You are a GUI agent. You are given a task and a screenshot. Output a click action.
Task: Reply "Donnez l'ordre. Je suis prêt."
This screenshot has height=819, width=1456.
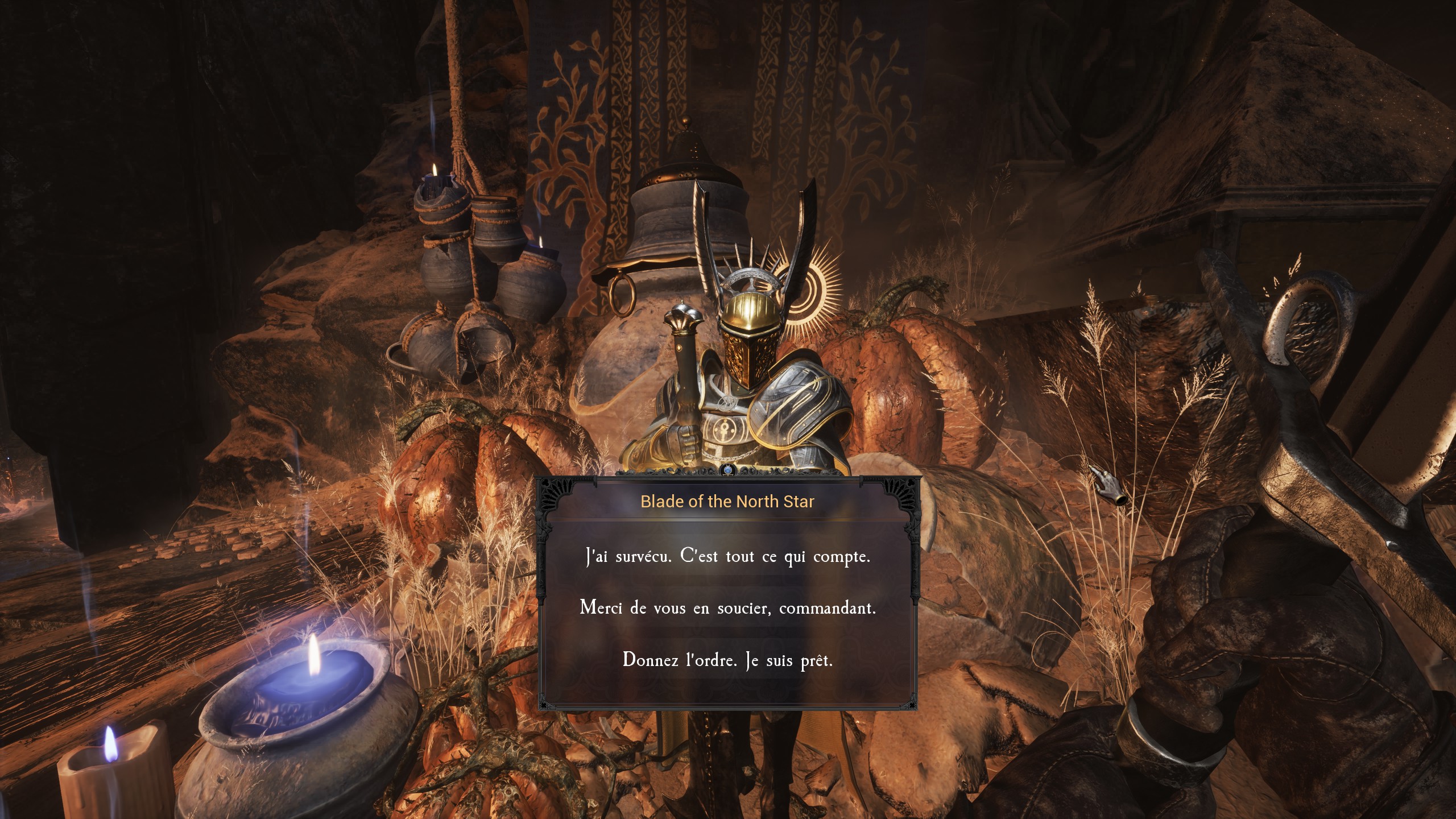click(727, 660)
